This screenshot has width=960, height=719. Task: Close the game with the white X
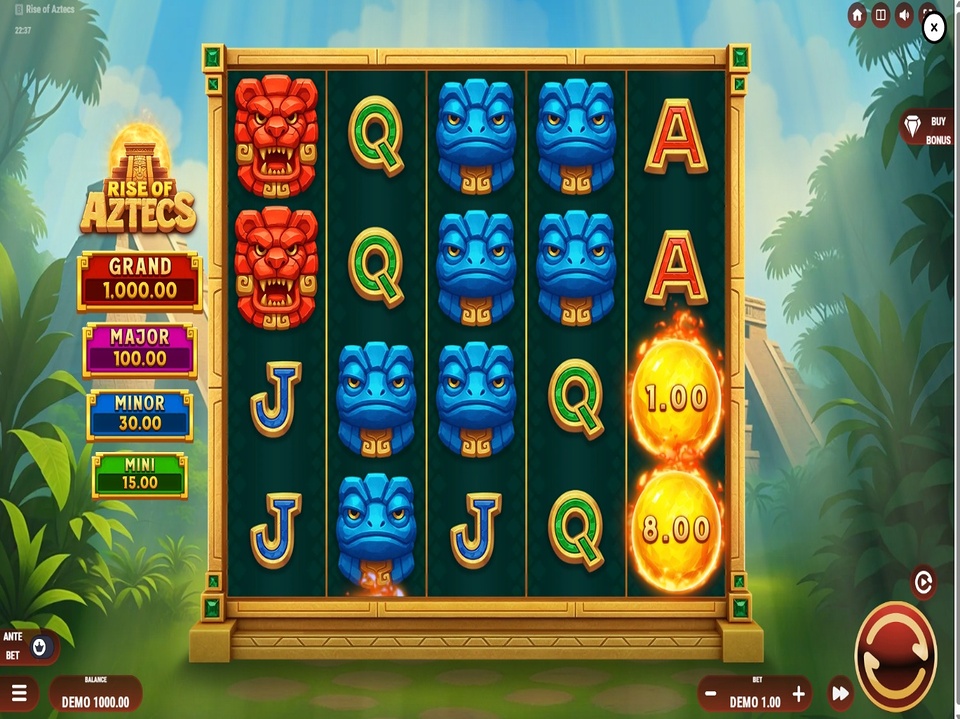[933, 28]
